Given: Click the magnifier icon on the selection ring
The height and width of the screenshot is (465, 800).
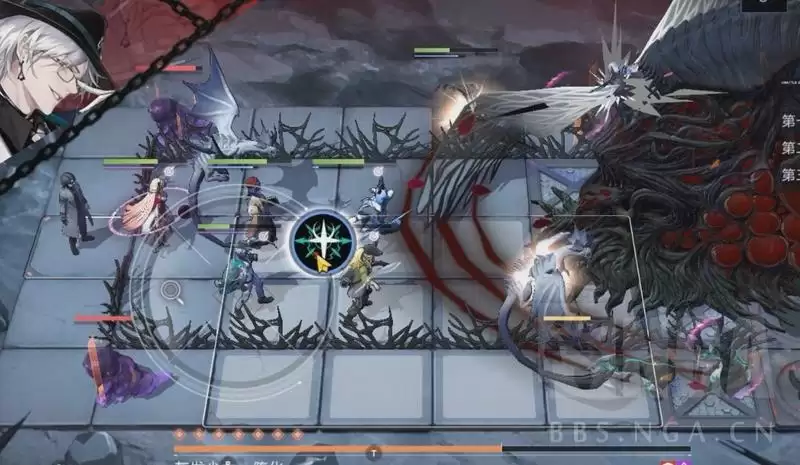Looking at the screenshot, I should pos(171,292).
